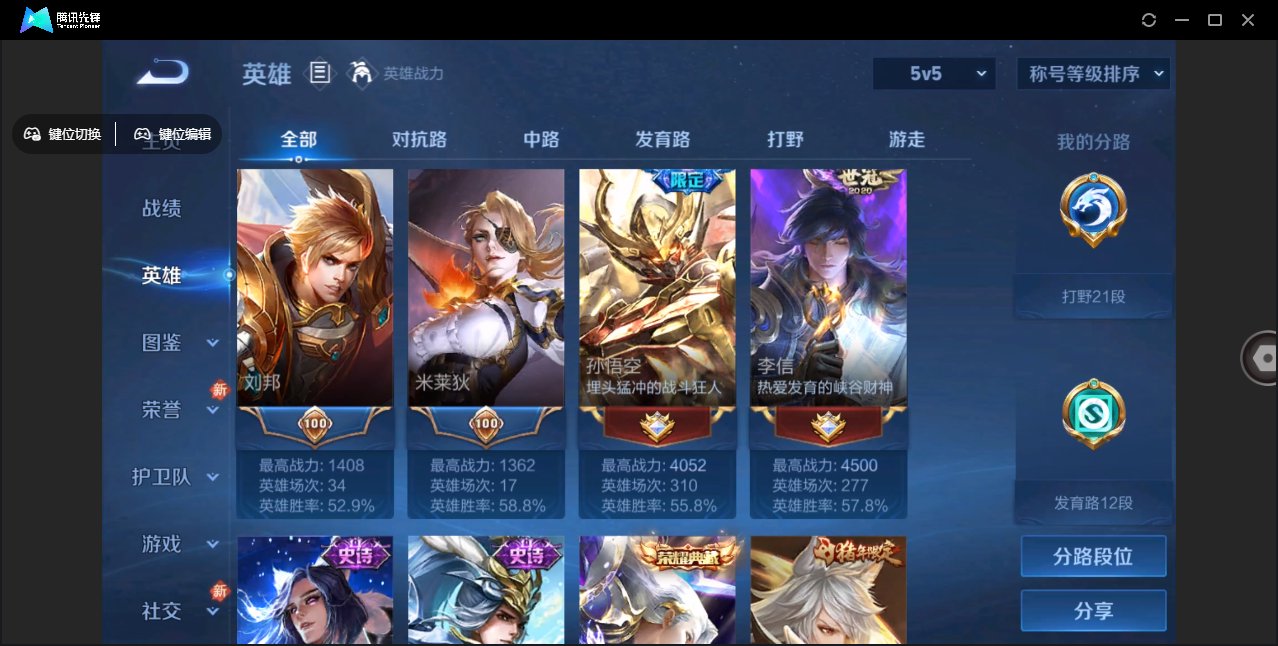Switch to the 打野 tab
Screen dimensions: 1278x646
coord(785,140)
